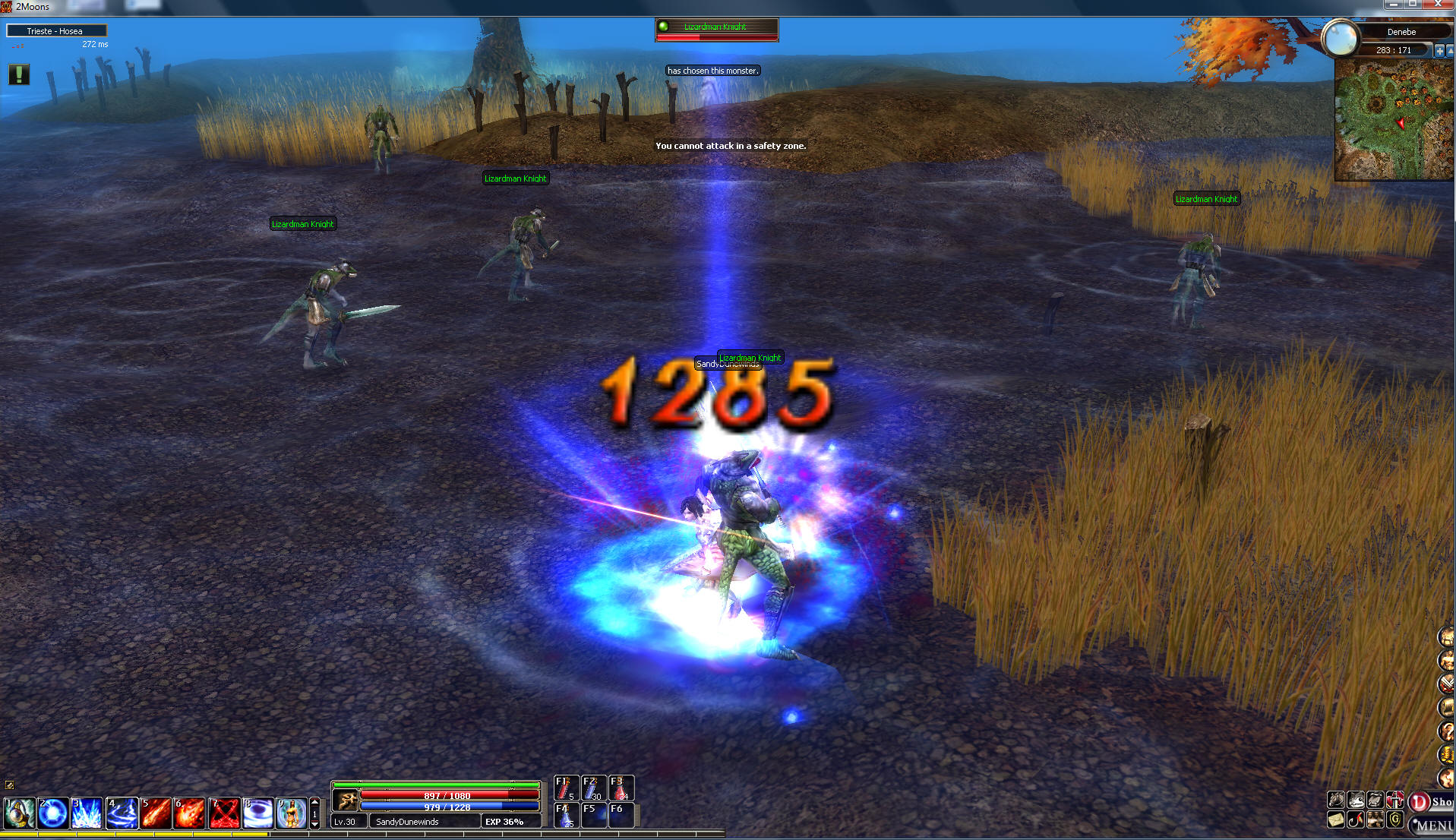The width and height of the screenshot is (1456, 840).
Task: Click the minimap terrain view
Action: [x=1393, y=120]
